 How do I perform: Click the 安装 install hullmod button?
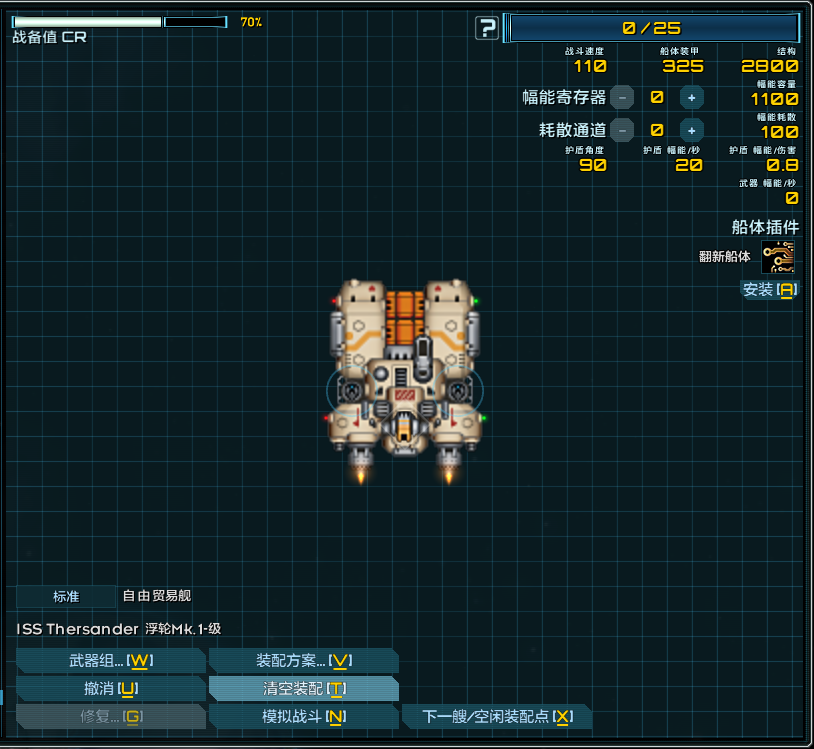[768, 290]
